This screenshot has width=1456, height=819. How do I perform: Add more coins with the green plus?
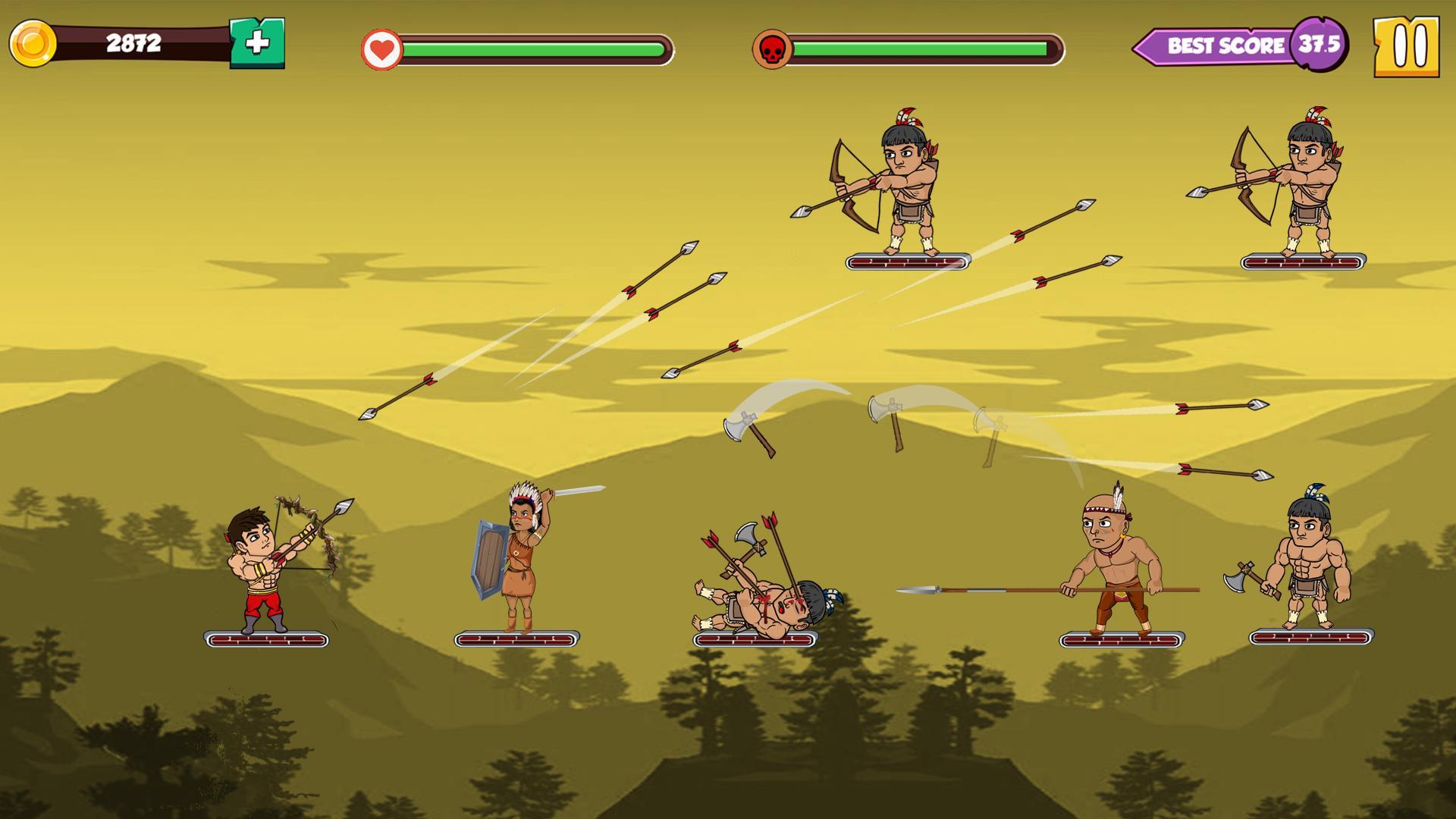(x=257, y=43)
